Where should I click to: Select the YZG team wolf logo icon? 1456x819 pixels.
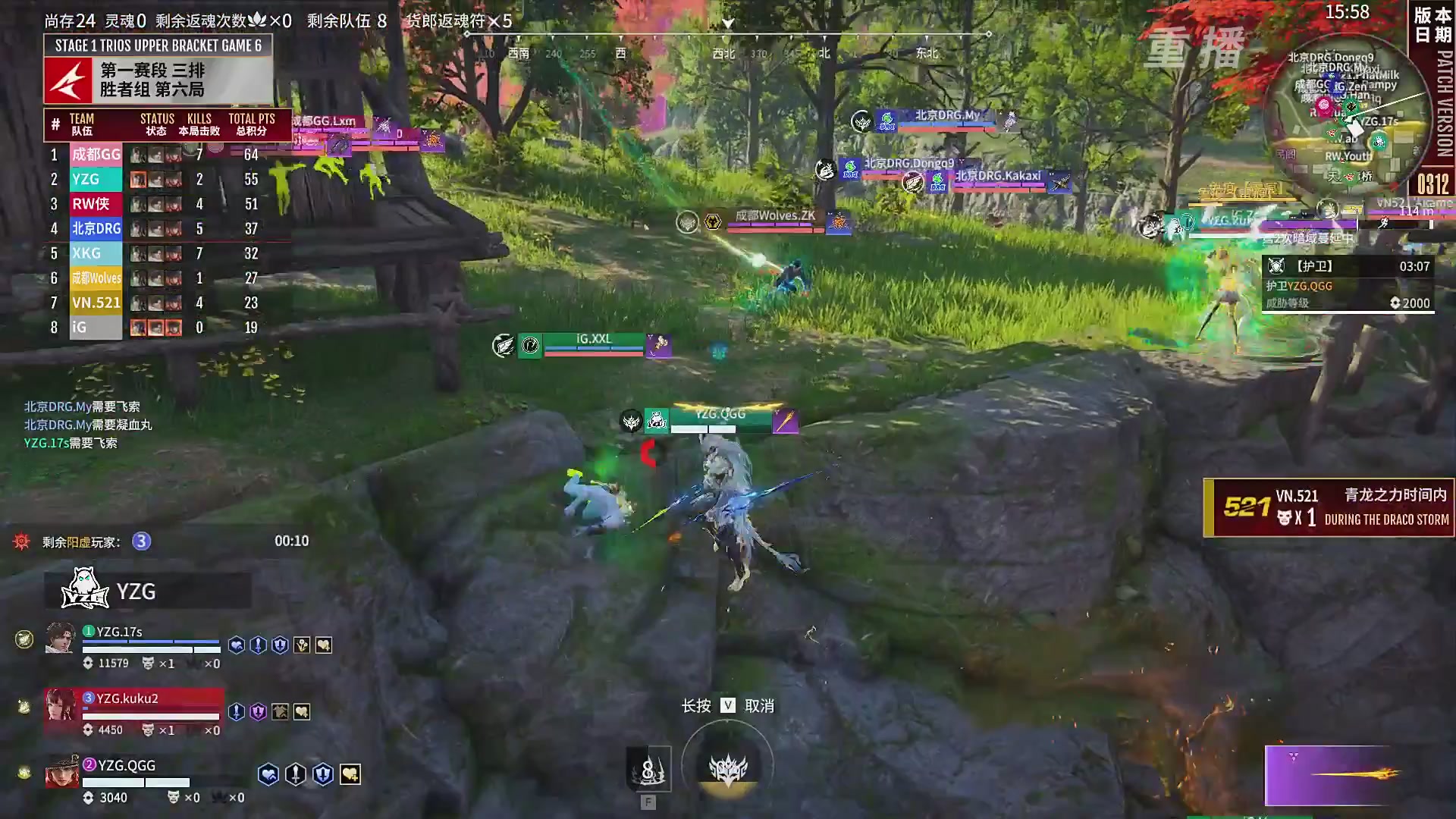coord(83,591)
